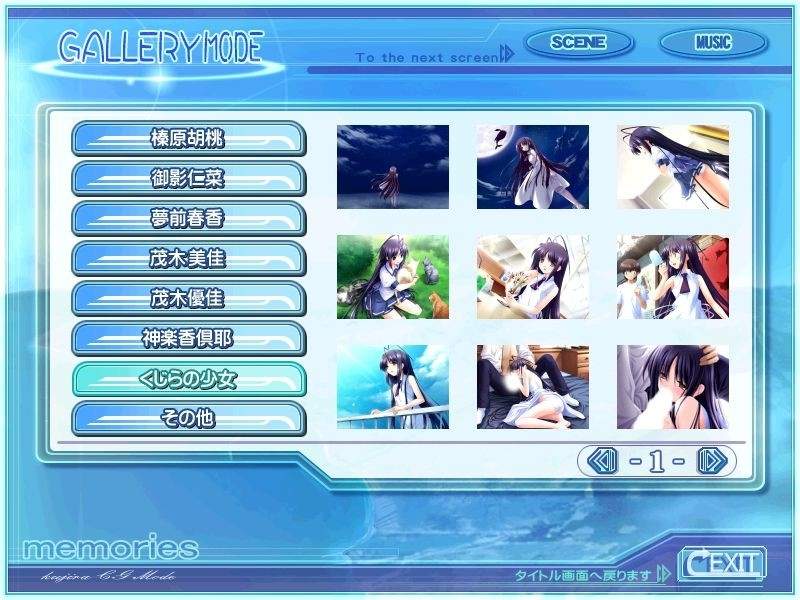Open the 神楽香倶耶 gallery
The image size is (800, 600).
coord(188,338)
